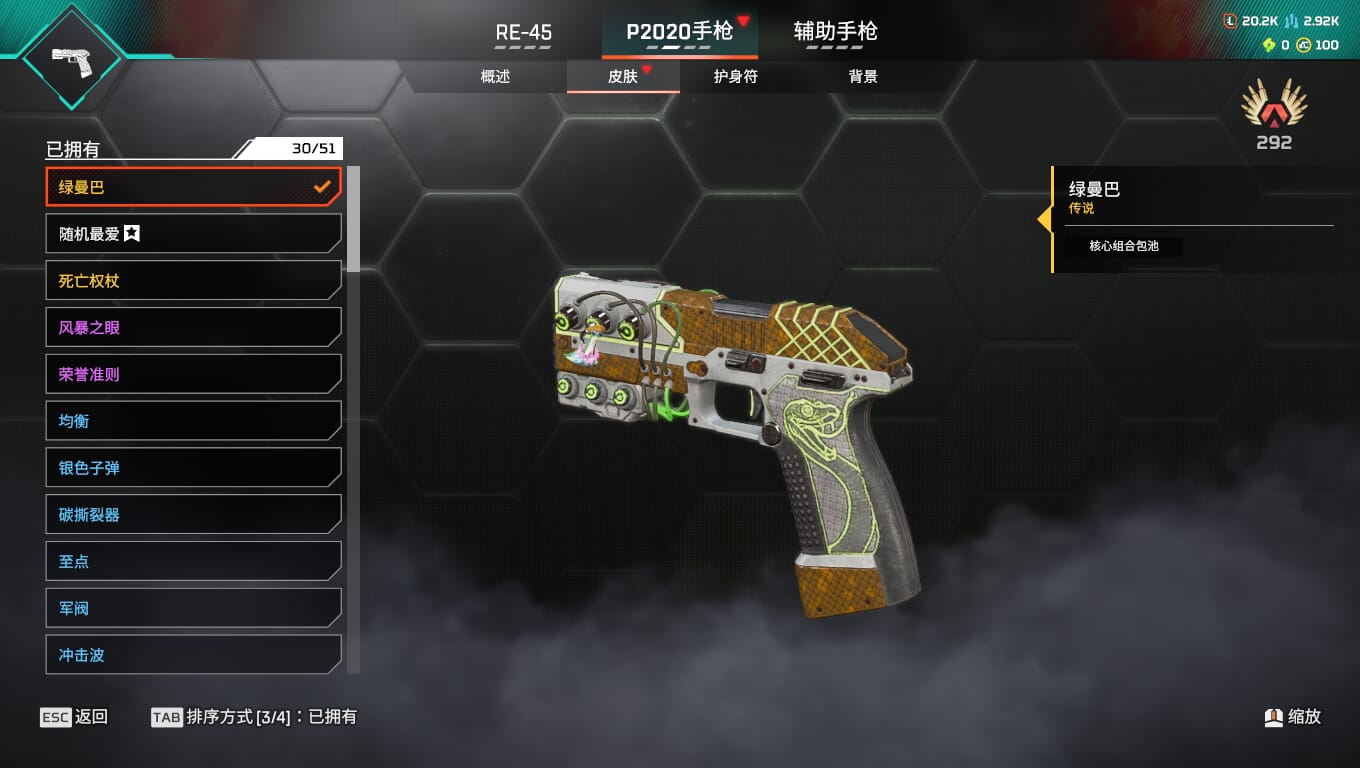Select the 荣誉准则 skin
Screen dimensions: 1360x768
(193, 374)
